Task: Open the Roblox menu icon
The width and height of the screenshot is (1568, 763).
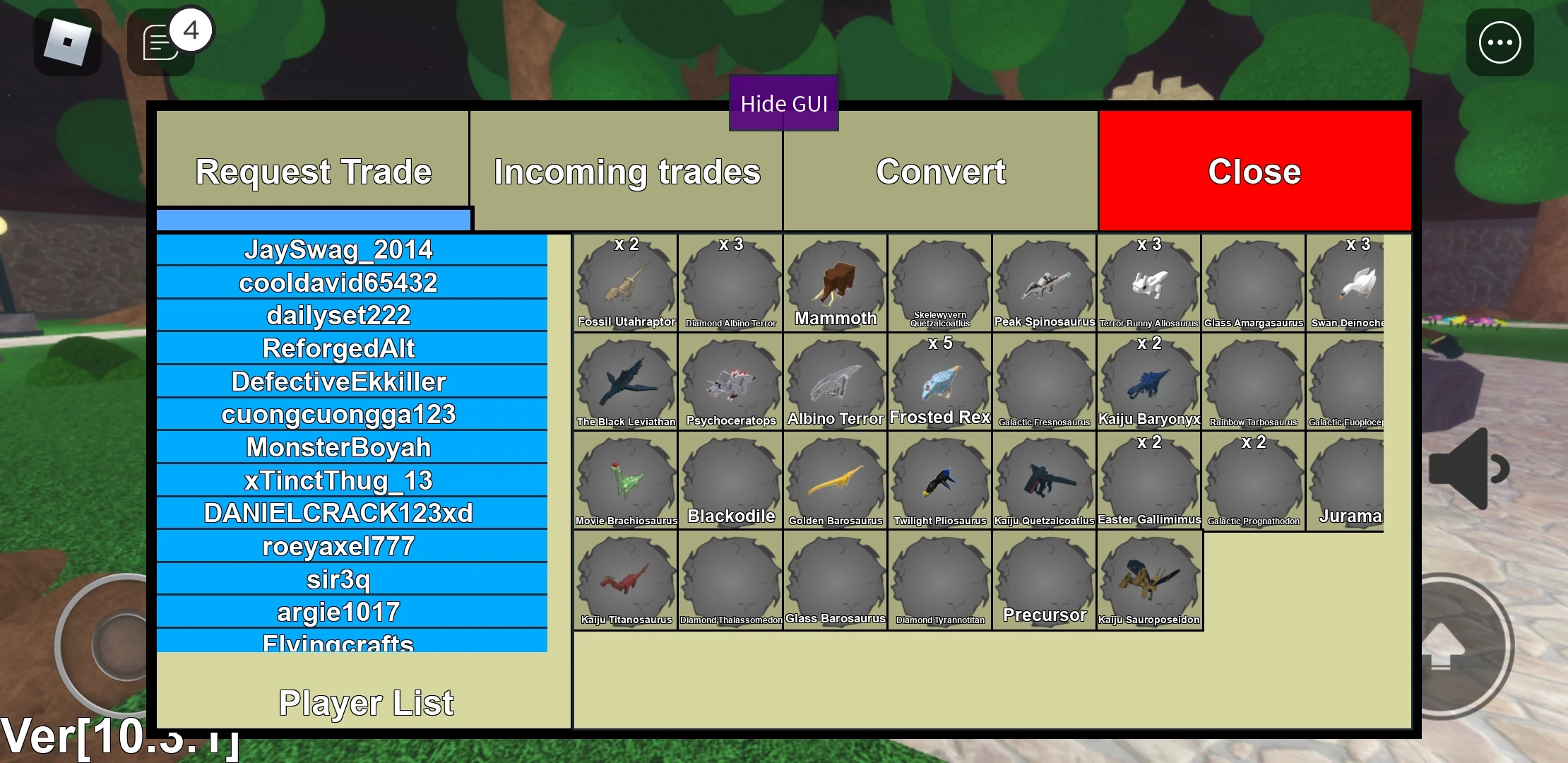Action: (67, 42)
